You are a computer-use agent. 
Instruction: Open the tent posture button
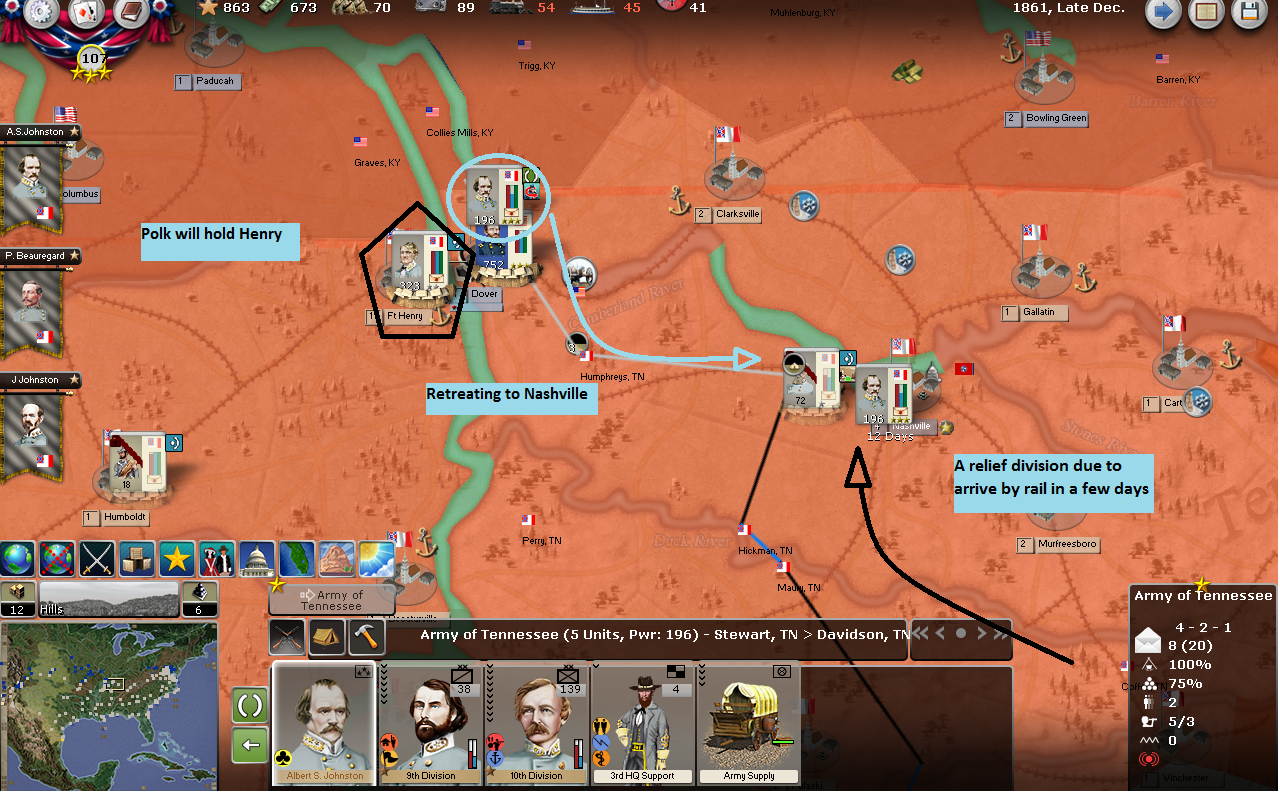[328, 636]
